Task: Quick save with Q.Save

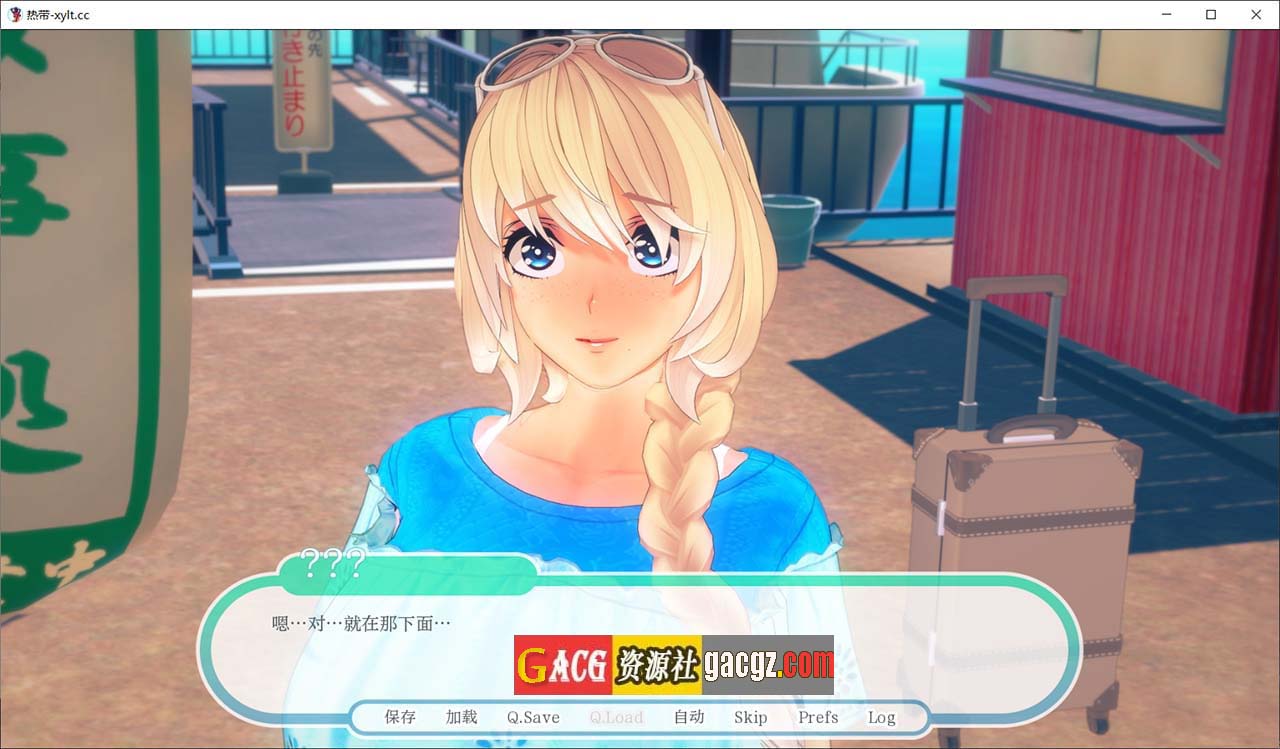Action: tap(533, 717)
